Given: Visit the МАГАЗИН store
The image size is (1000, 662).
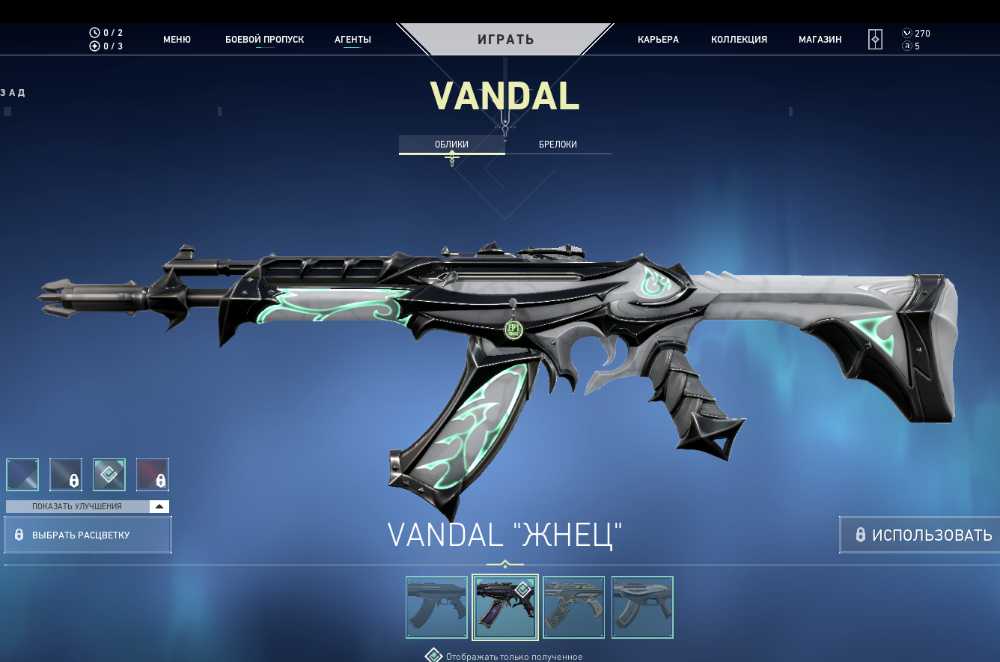Looking at the screenshot, I should point(820,40).
